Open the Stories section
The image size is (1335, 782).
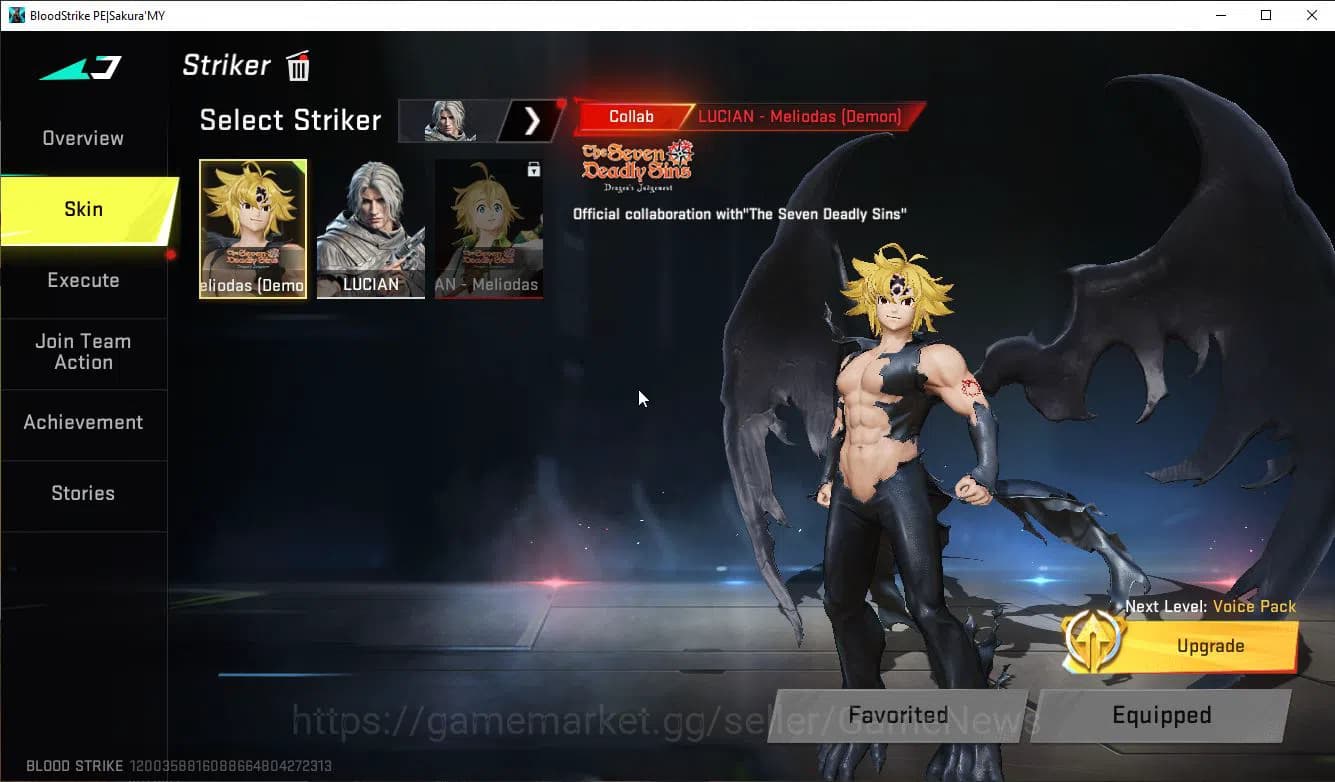[83, 493]
